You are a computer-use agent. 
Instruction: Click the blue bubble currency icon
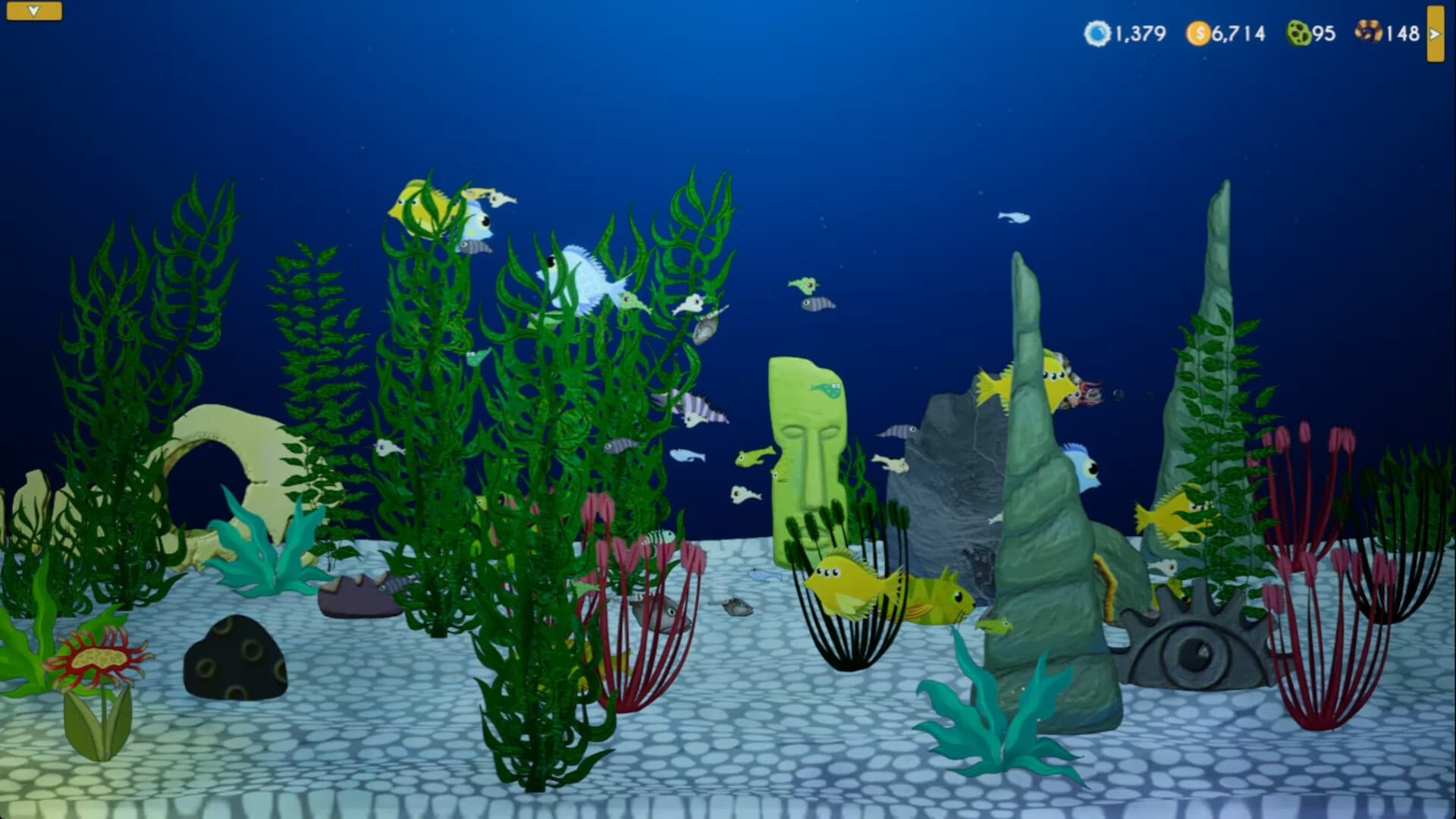pos(1100,33)
